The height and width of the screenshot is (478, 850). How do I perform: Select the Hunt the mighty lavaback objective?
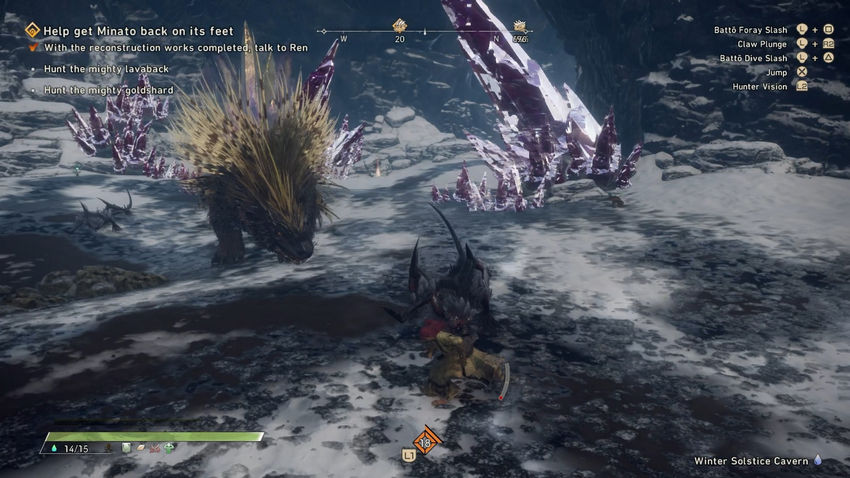pyautogui.click(x=106, y=69)
